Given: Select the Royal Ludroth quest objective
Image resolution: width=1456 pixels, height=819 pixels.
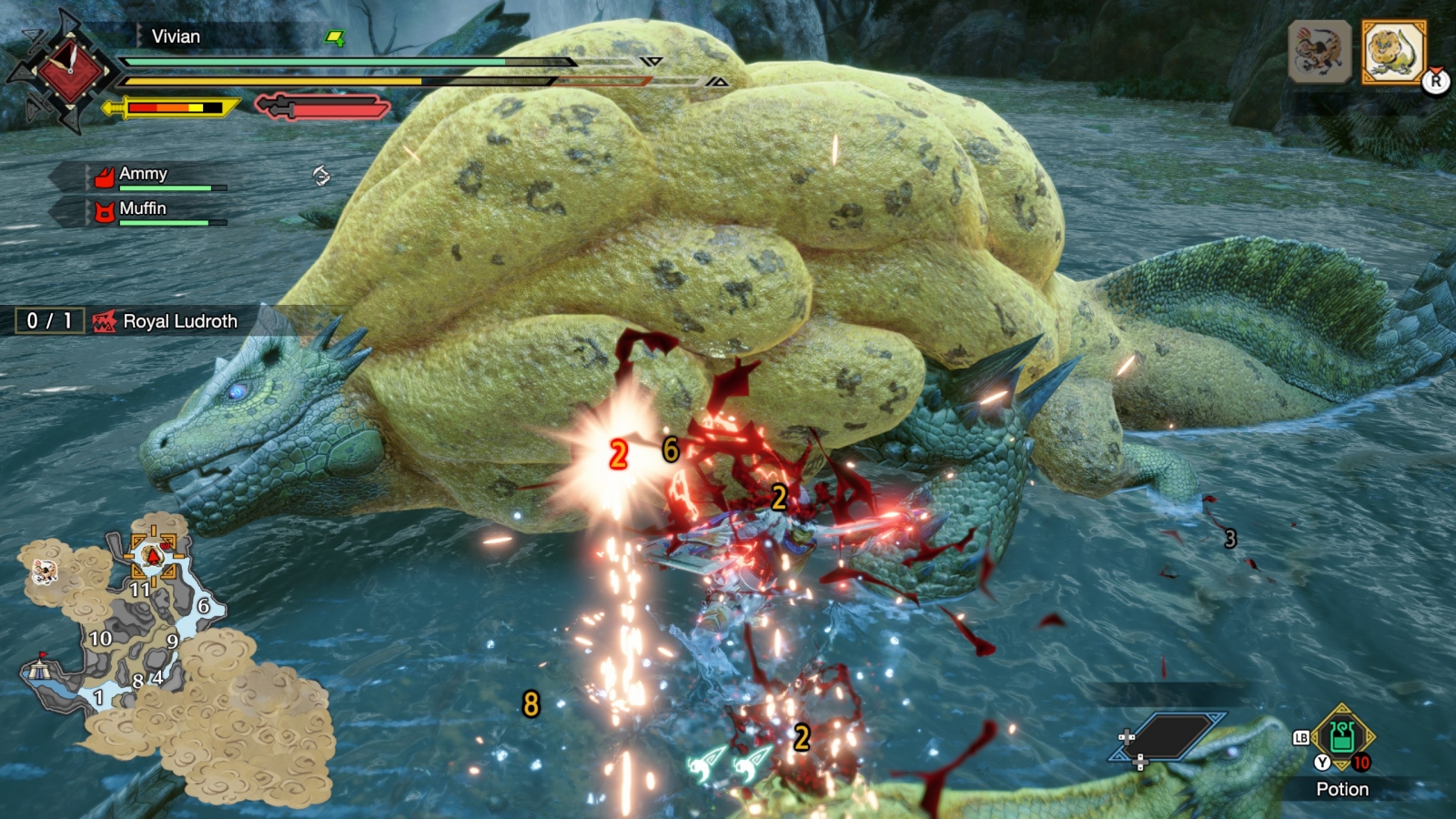Looking at the screenshot, I should coord(179,321).
